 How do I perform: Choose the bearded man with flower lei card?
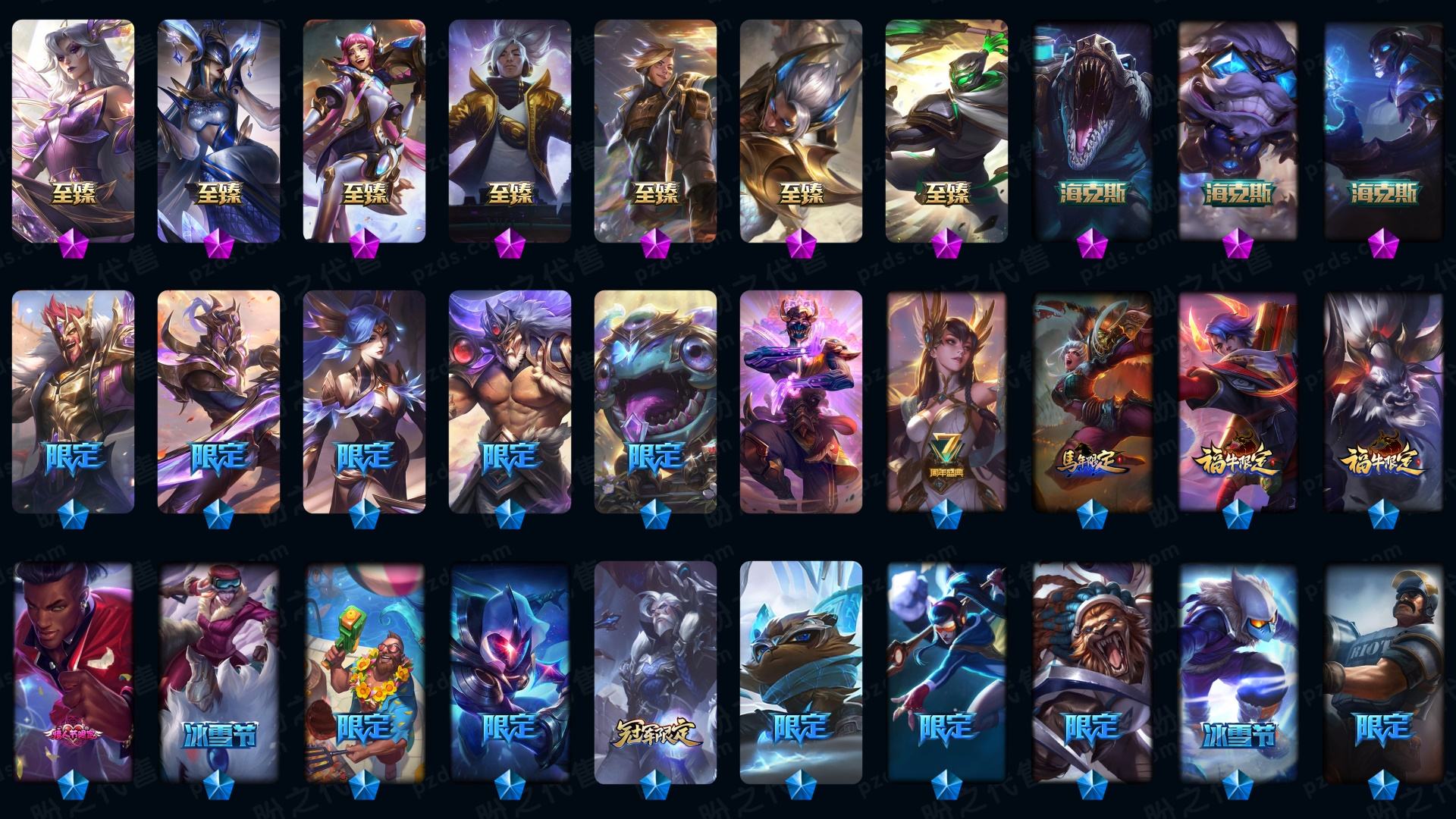point(364,673)
